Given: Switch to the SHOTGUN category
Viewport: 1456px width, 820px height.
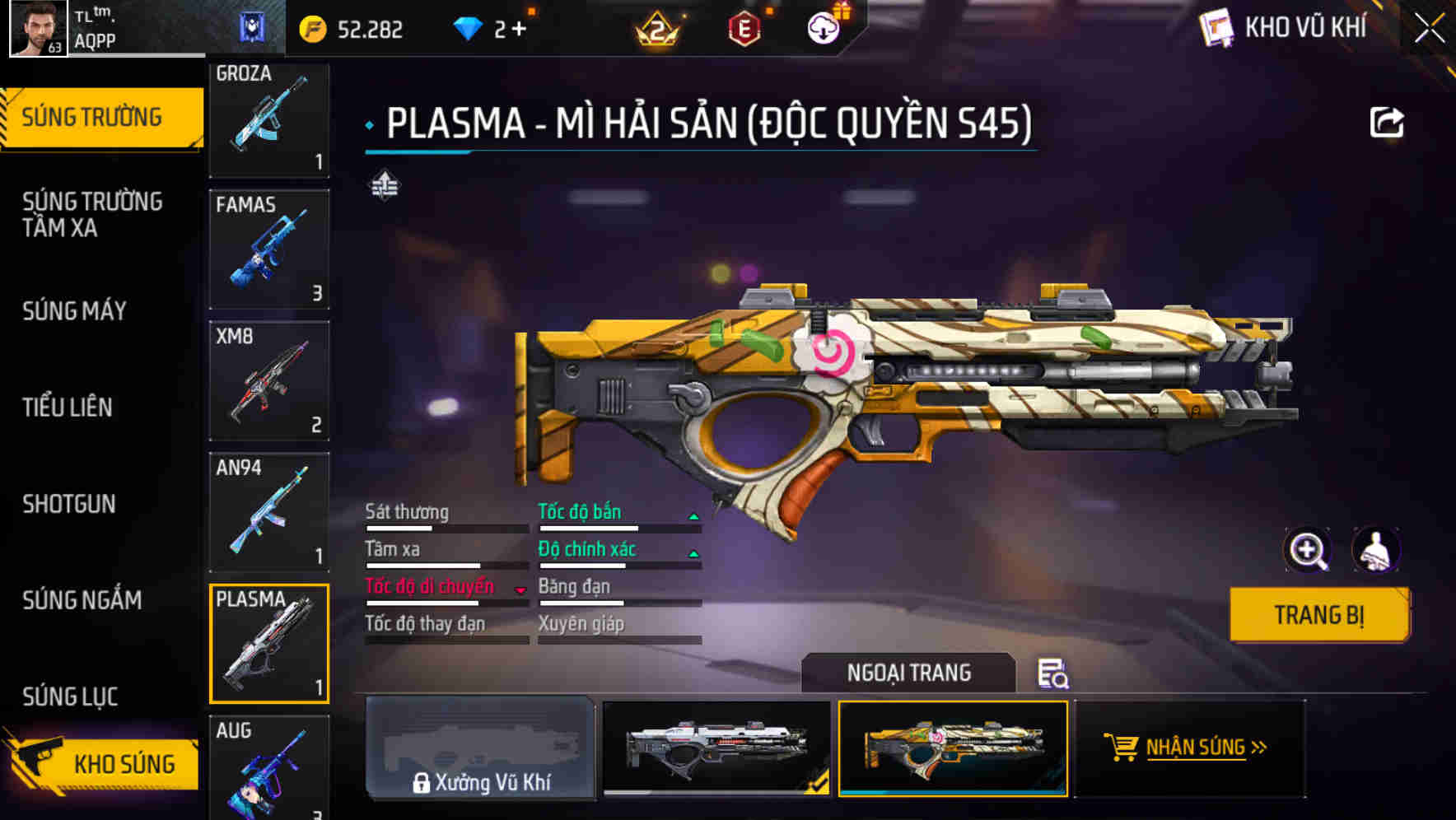Looking at the screenshot, I should tap(69, 503).
